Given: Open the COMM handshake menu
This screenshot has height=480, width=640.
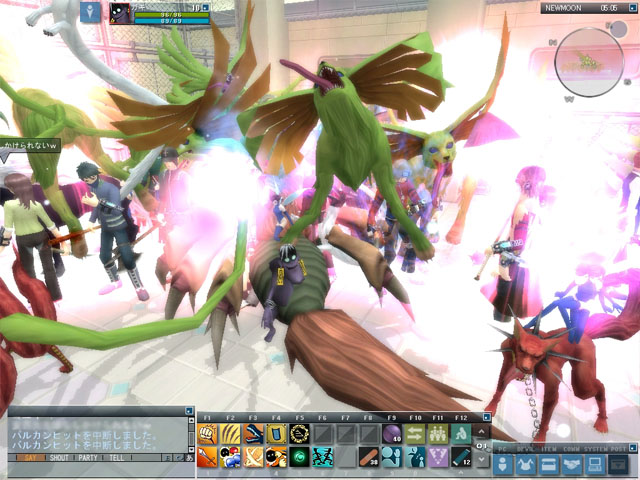Looking at the screenshot, I should 572,464.
